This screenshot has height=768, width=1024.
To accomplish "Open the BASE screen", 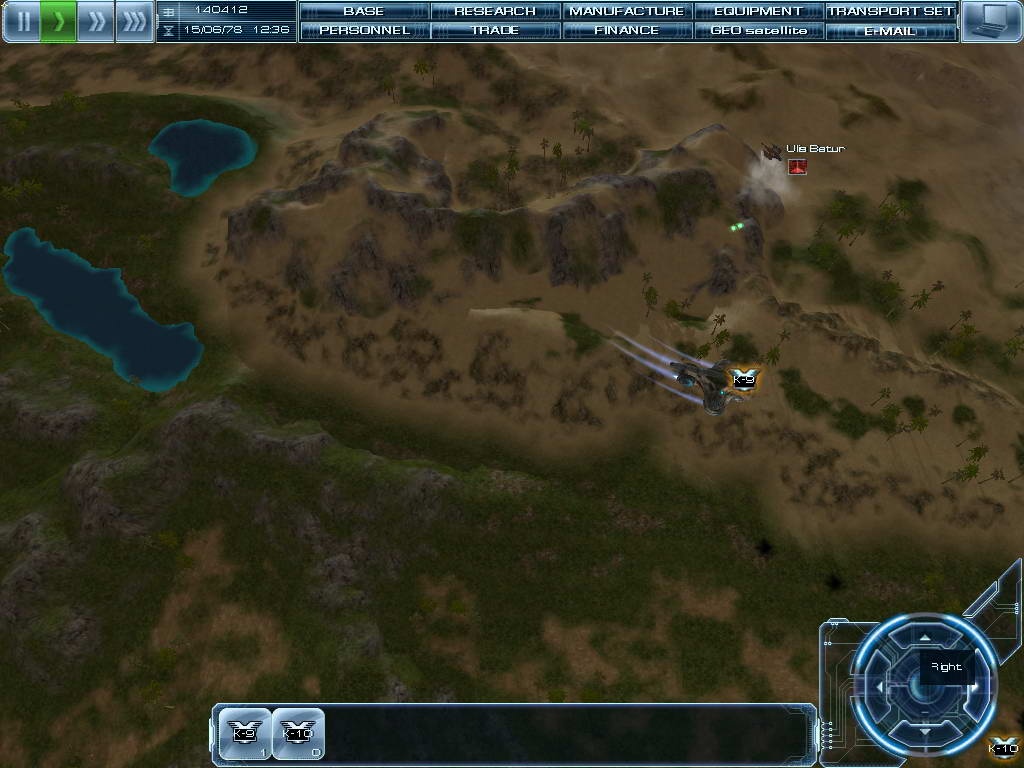I will pos(363,11).
